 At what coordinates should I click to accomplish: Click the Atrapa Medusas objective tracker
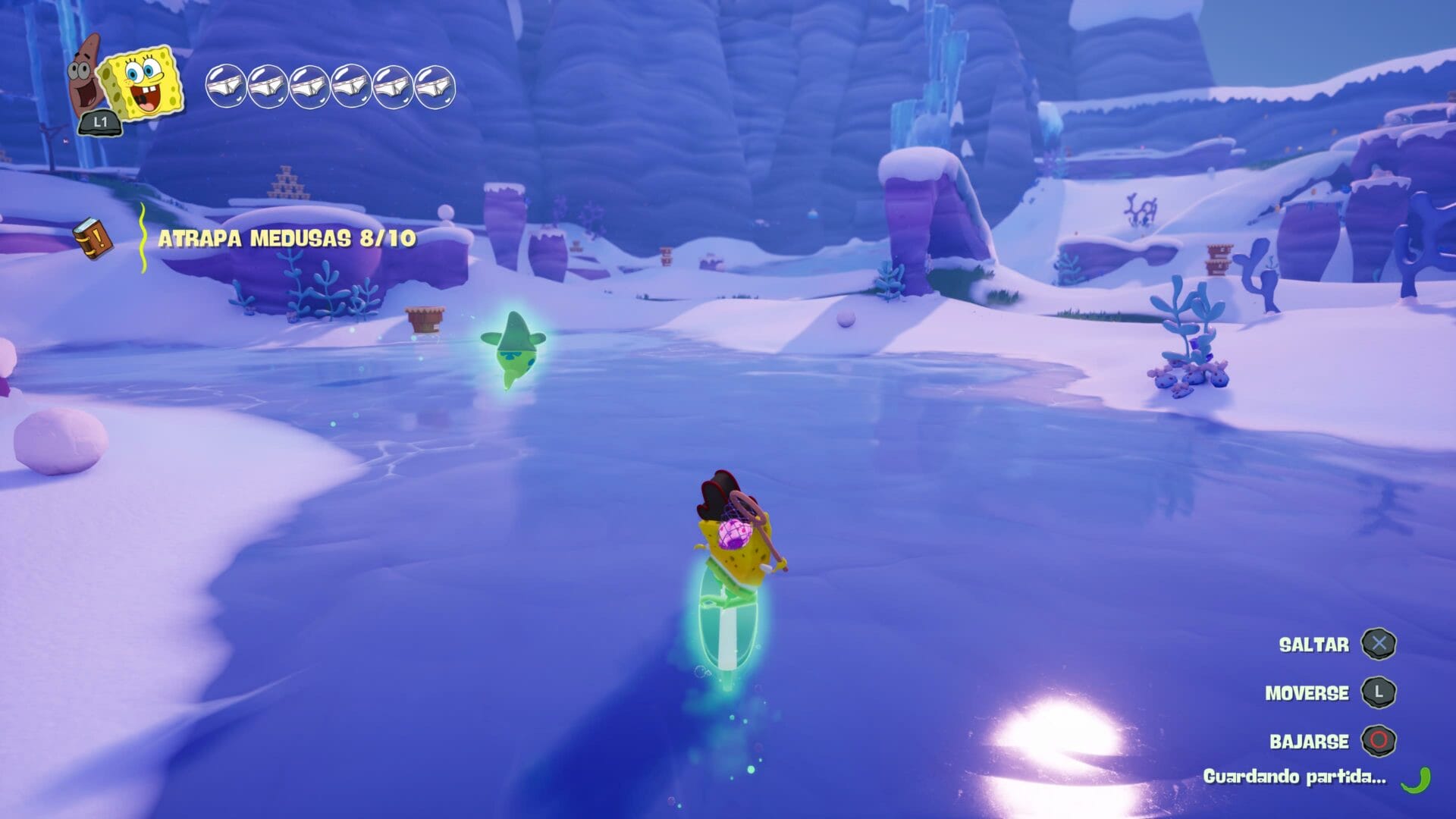(287, 239)
